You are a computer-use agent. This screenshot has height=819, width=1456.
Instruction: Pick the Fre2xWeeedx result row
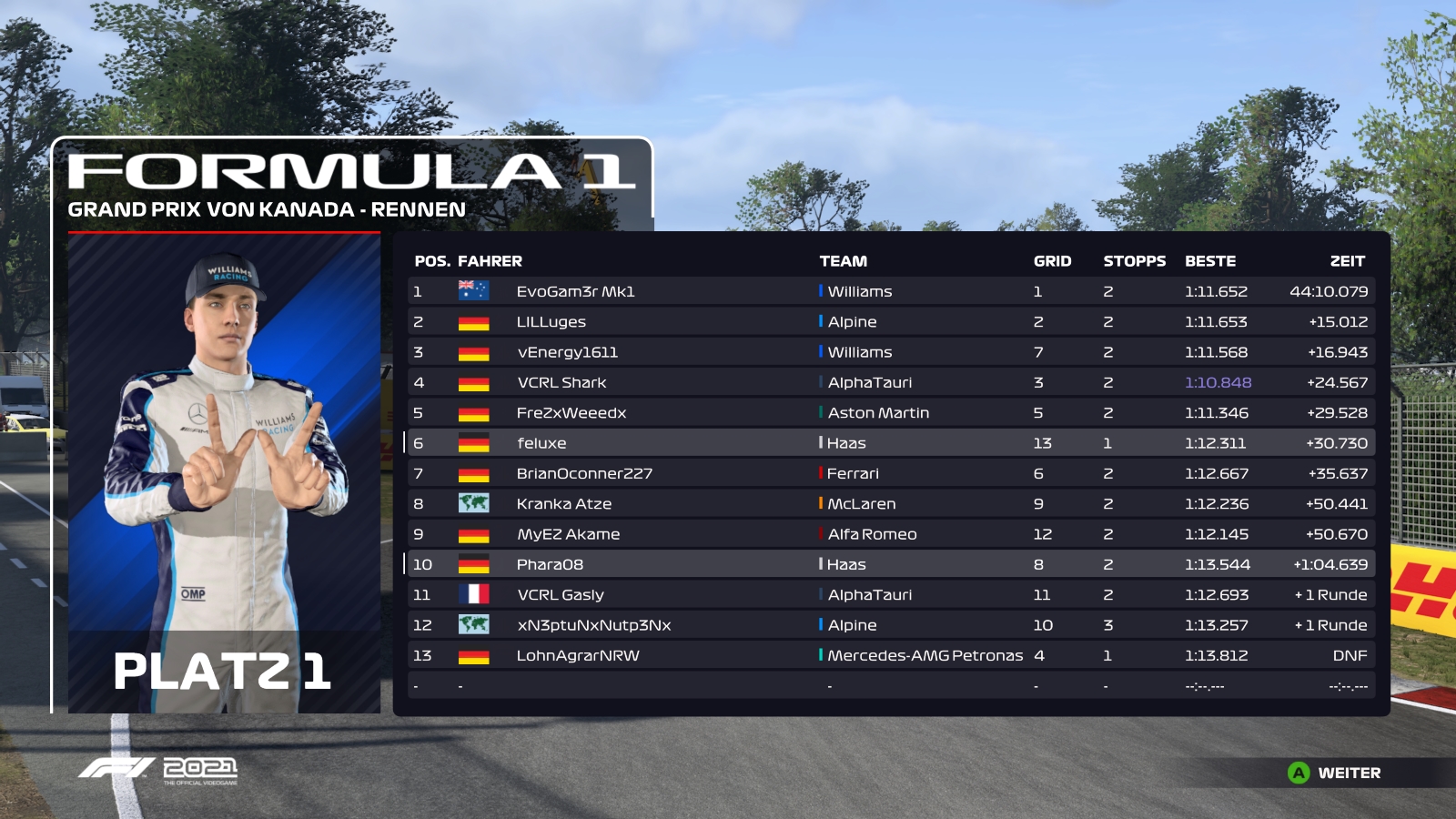[890, 413]
